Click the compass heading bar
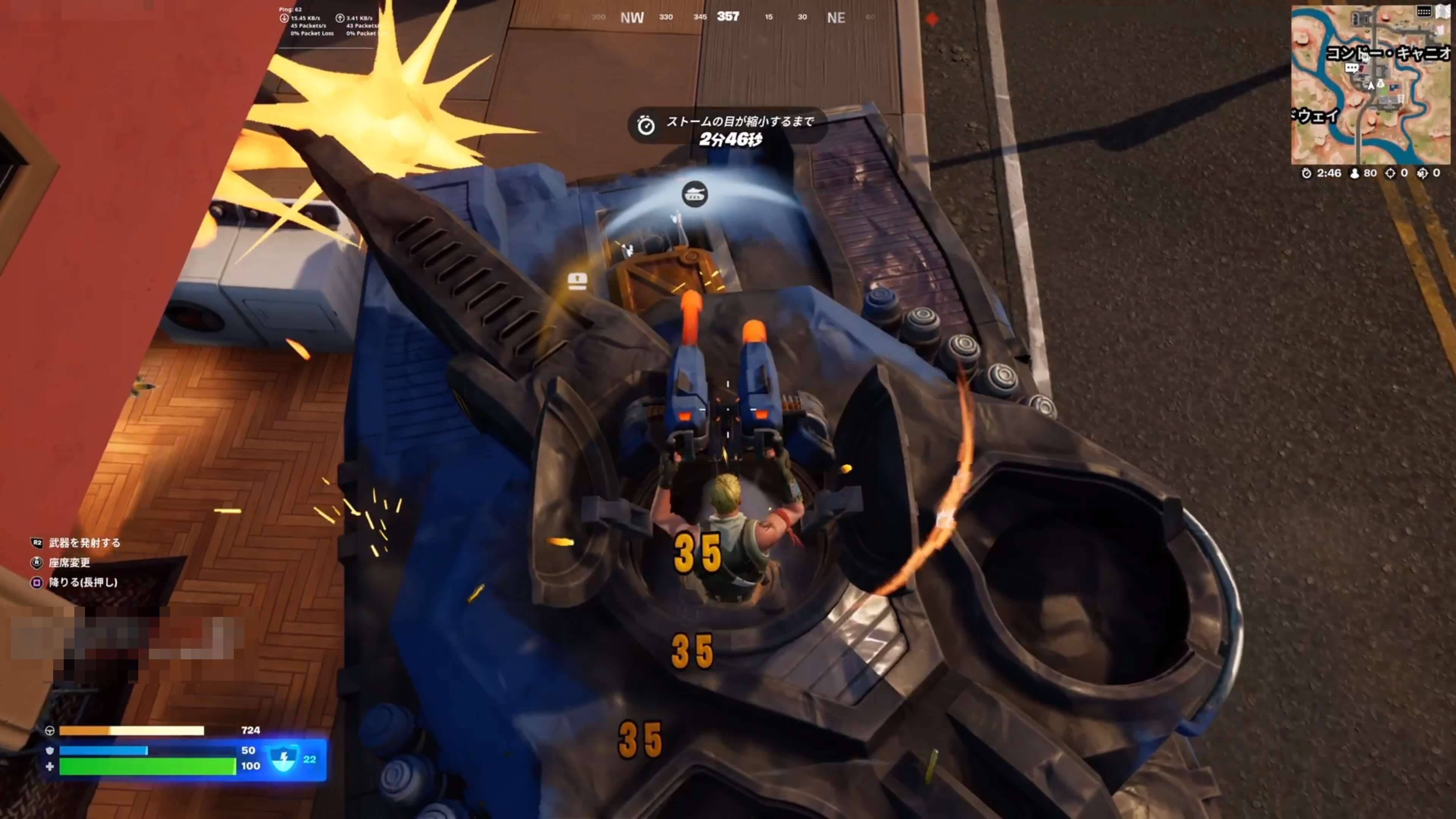This screenshot has height=819, width=1456. pos(728,17)
